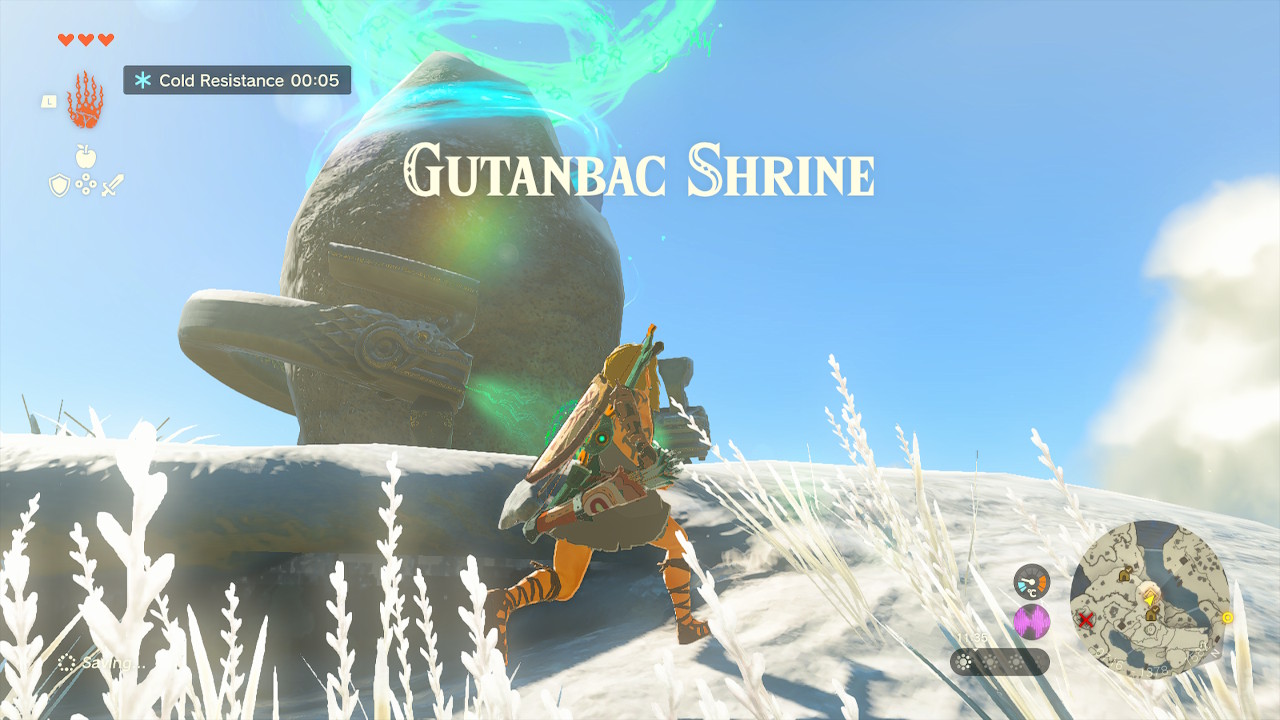Click the Cold Resistance status effect
1280x720 pixels.
(237, 80)
